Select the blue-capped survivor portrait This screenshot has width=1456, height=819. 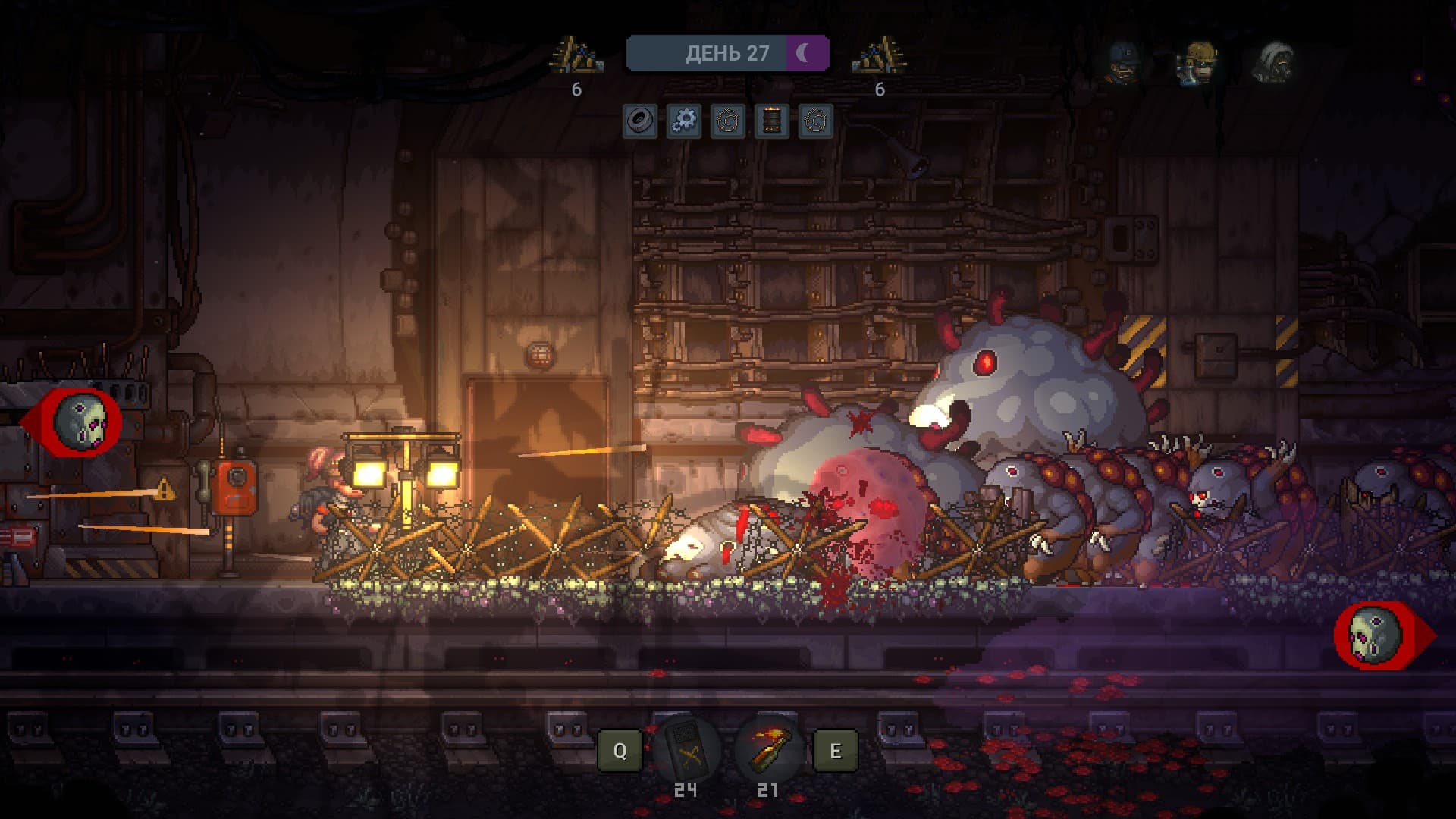click(x=1123, y=61)
